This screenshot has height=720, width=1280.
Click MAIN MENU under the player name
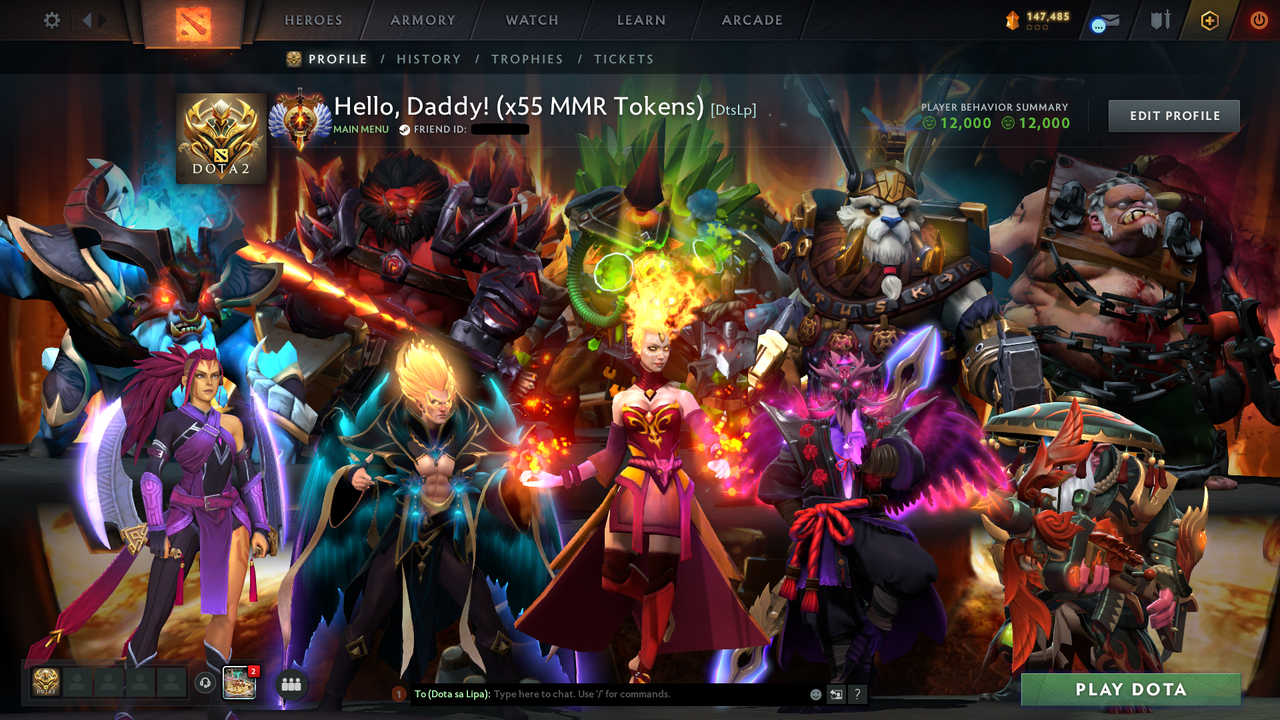pyautogui.click(x=363, y=129)
